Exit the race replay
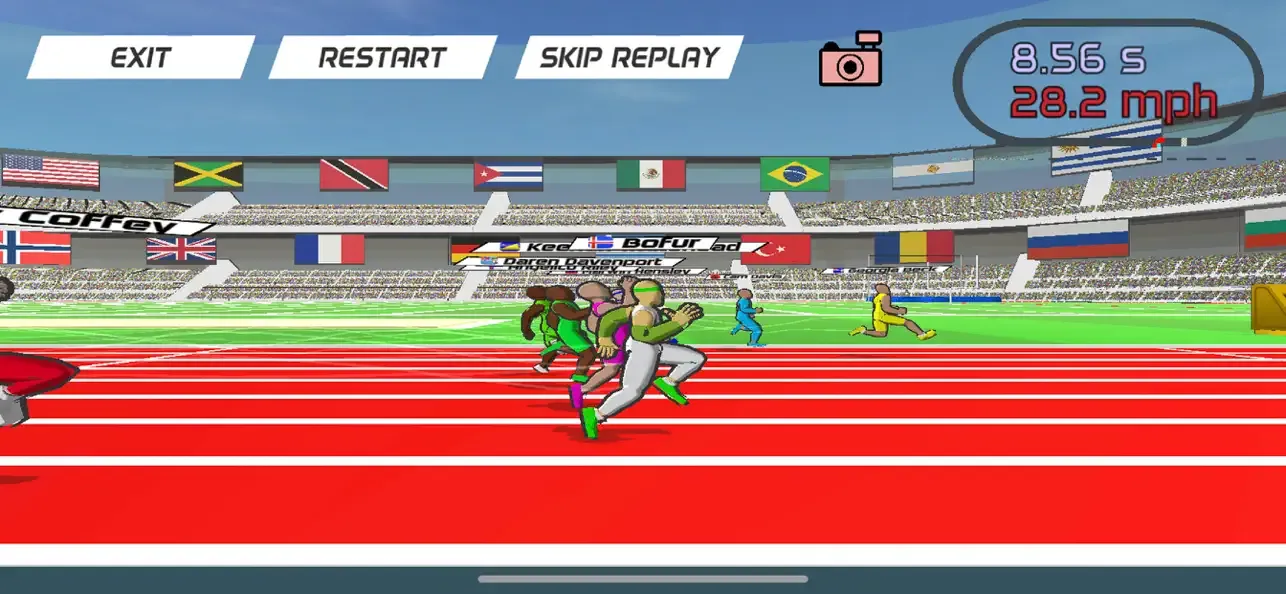Image resolution: width=1286 pixels, height=594 pixels. point(141,58)
